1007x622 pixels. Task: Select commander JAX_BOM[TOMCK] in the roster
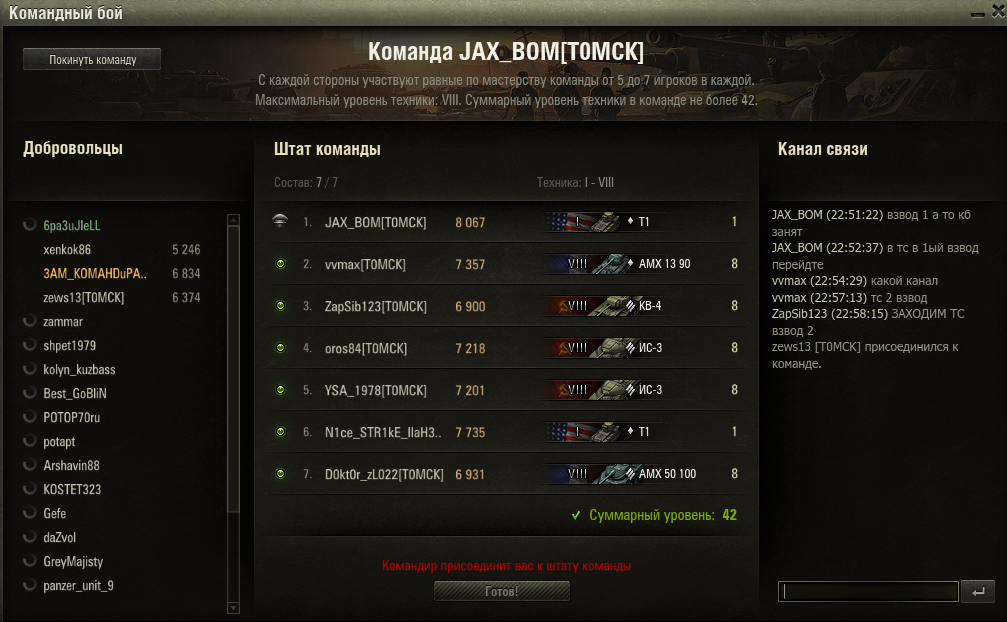click(375, 223)
